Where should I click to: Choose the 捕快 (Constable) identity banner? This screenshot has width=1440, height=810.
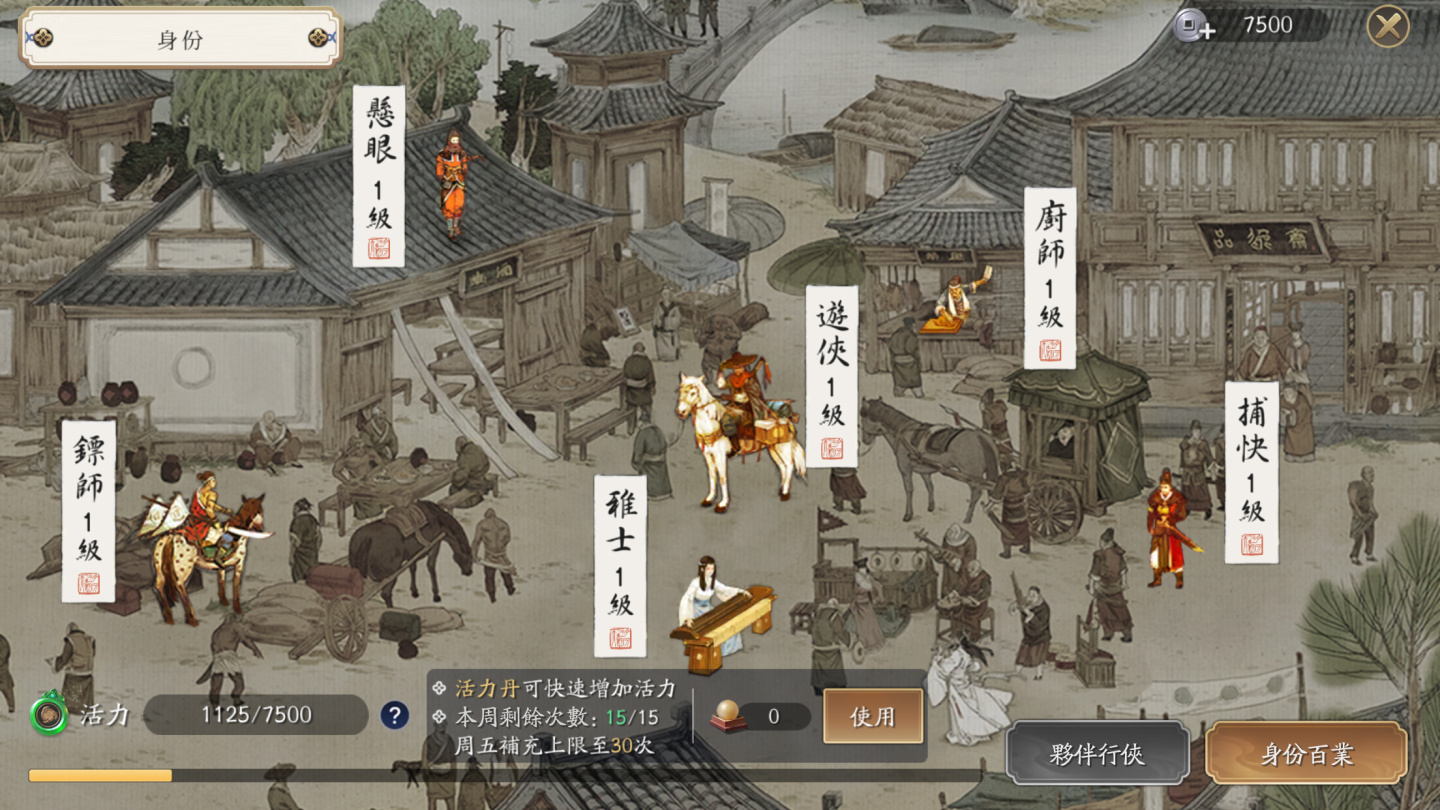click(x=1252, y=472)
